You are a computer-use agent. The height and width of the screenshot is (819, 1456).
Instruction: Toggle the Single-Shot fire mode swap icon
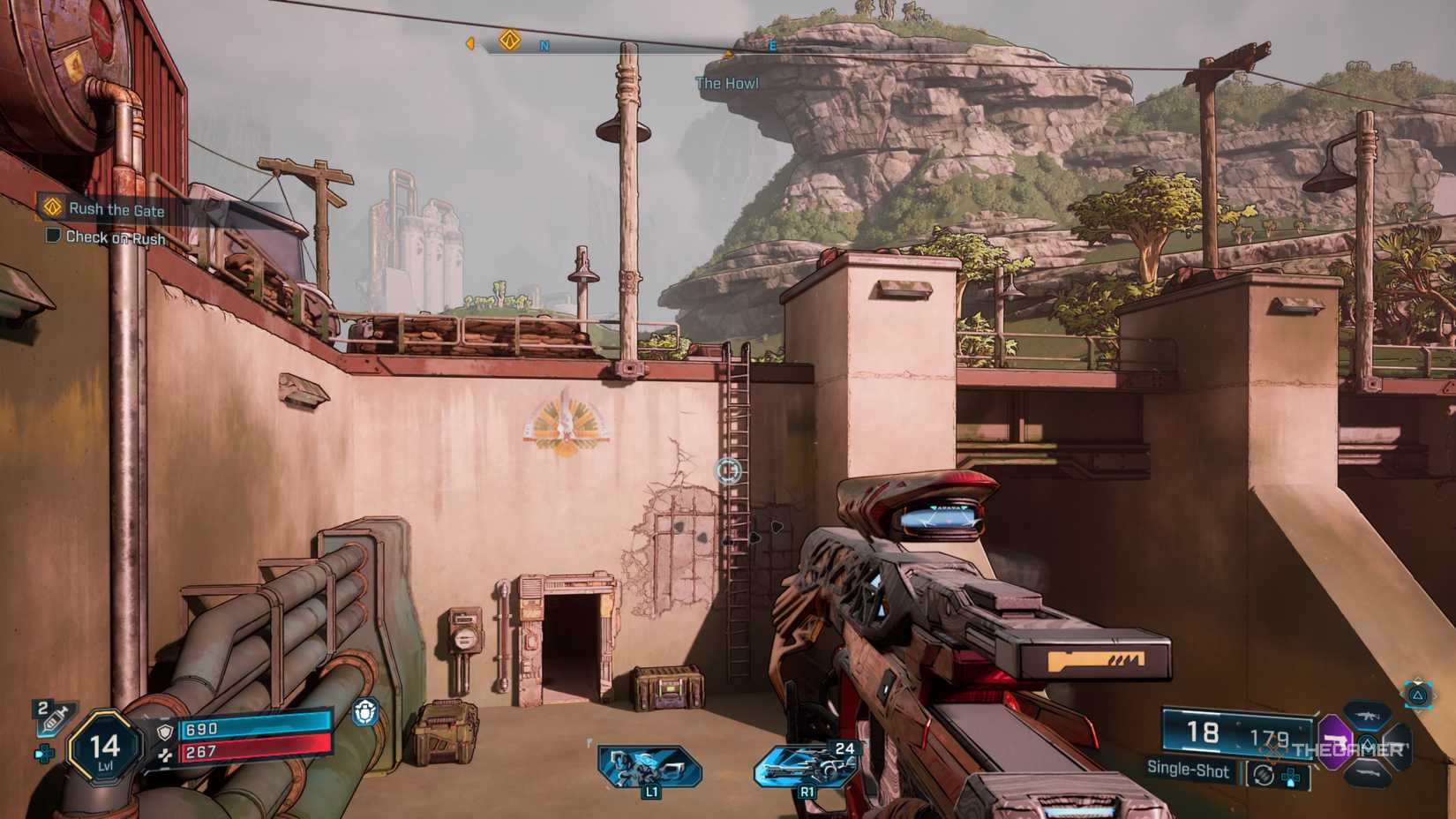(x=1264, y=774)
